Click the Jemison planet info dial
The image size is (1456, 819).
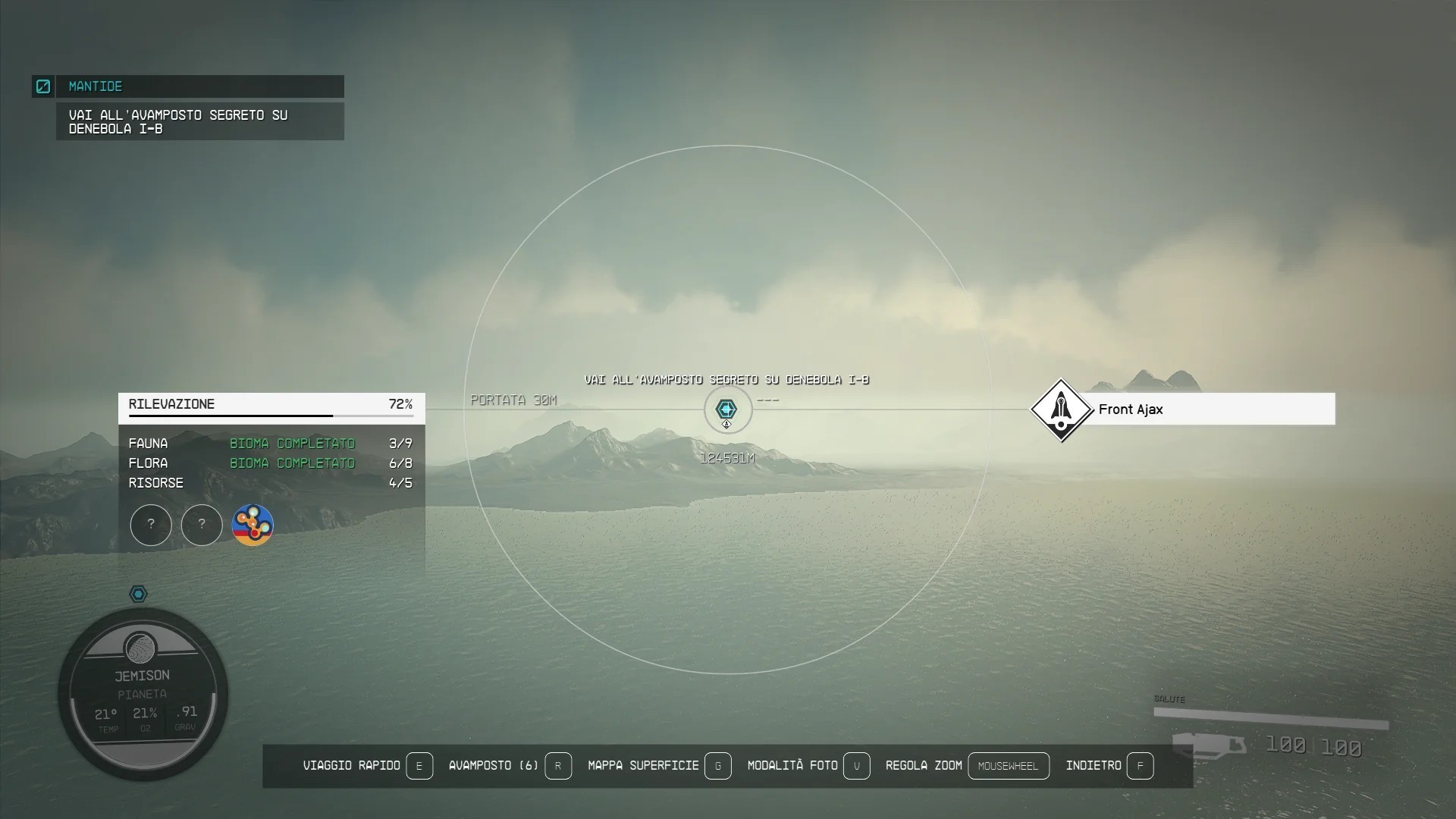[x=143, y=693]
